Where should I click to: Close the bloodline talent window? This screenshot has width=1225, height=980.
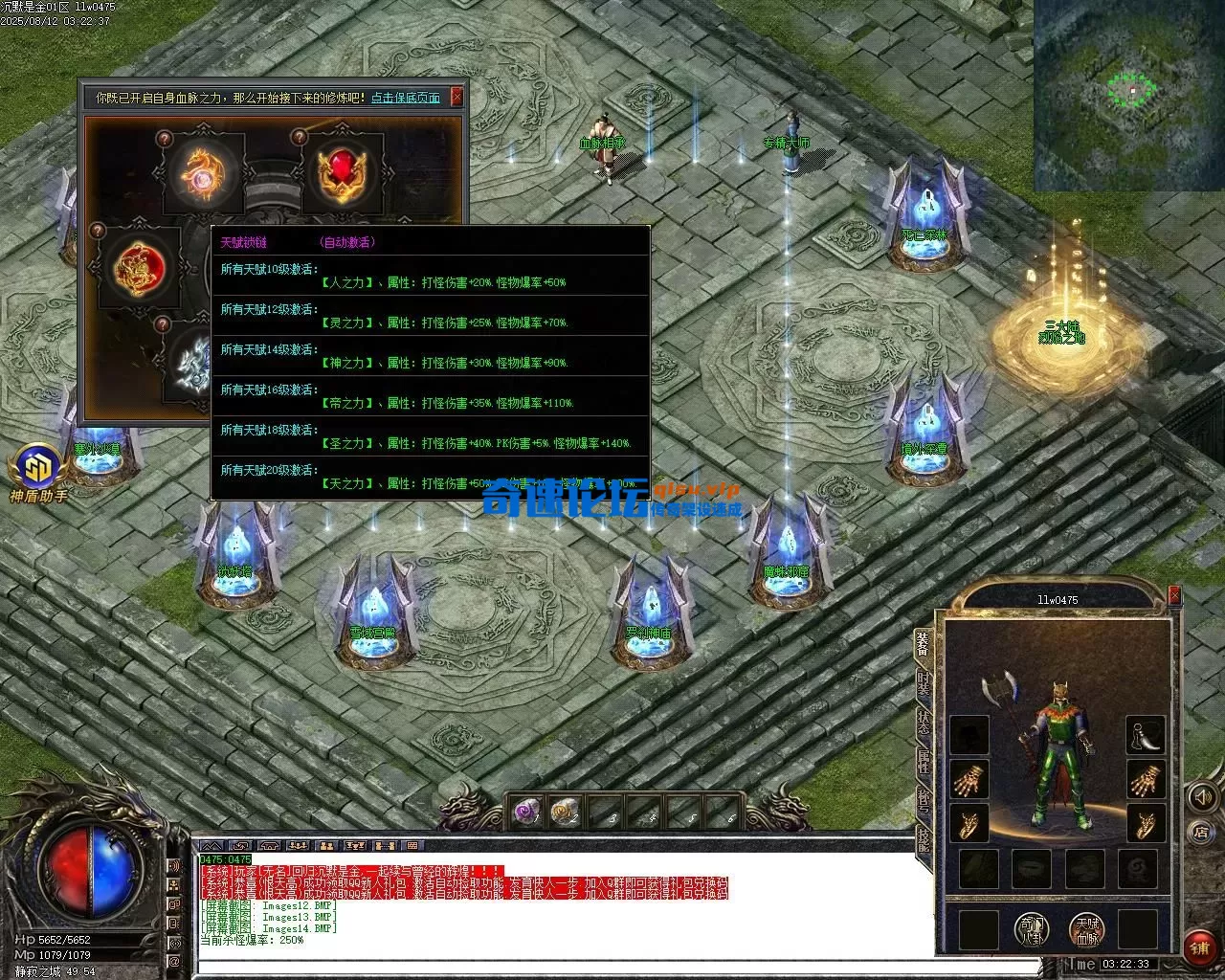[x=457, y=97]
